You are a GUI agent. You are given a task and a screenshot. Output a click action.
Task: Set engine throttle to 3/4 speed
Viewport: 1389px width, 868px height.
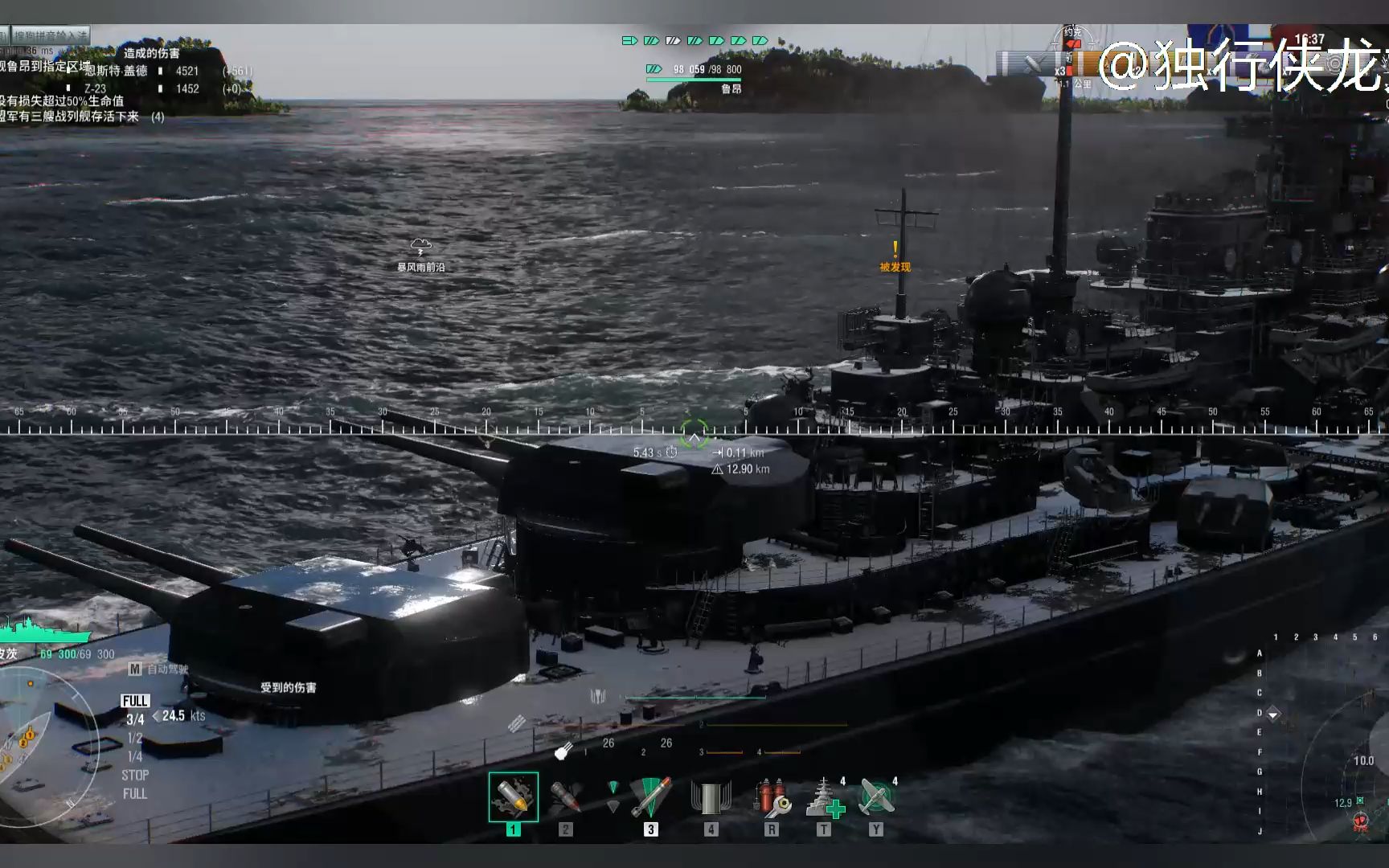pyautogui.click(x=135, y=719)
